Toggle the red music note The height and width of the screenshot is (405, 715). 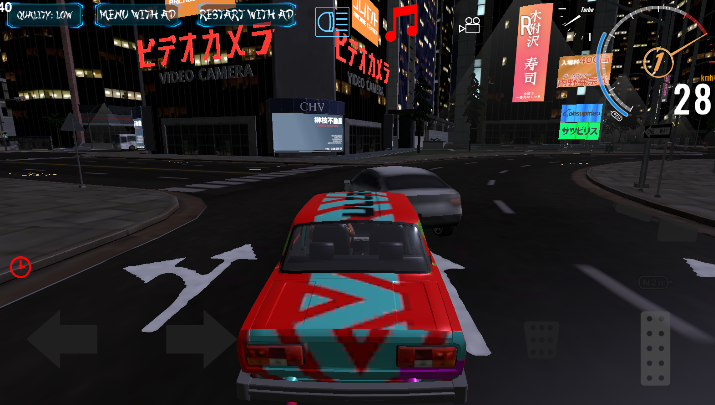point(403,23)
